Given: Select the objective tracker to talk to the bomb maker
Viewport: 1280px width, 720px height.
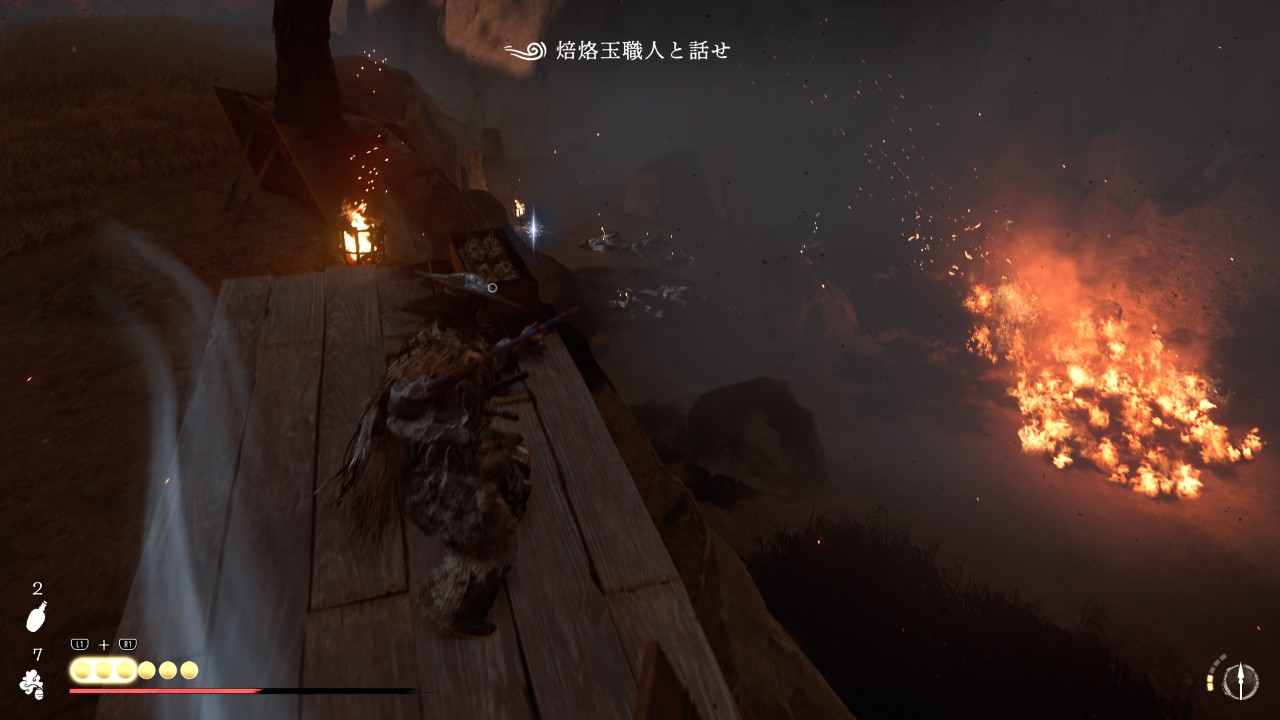Looking at the screenshot, I should pos(619,51).
